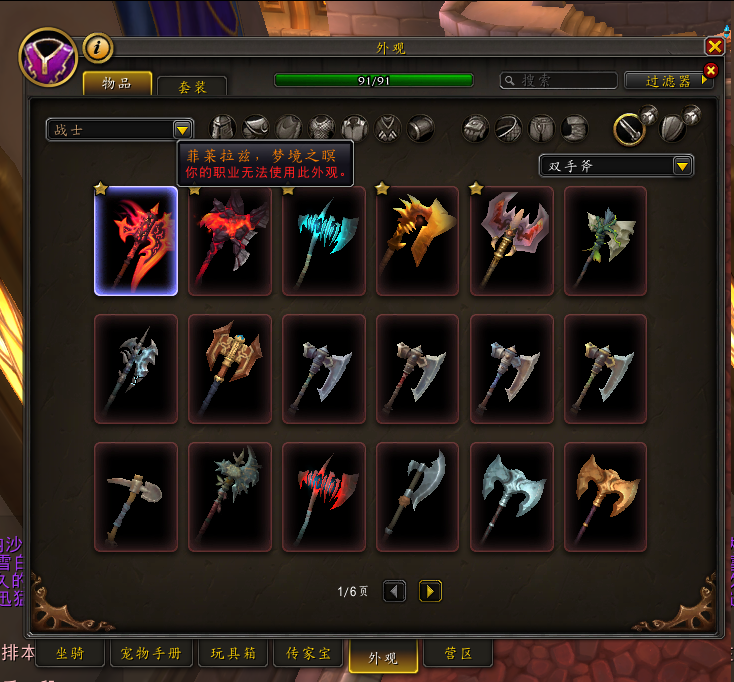
Task: Choose the shovel appearance tile
Action: point(135,496)
